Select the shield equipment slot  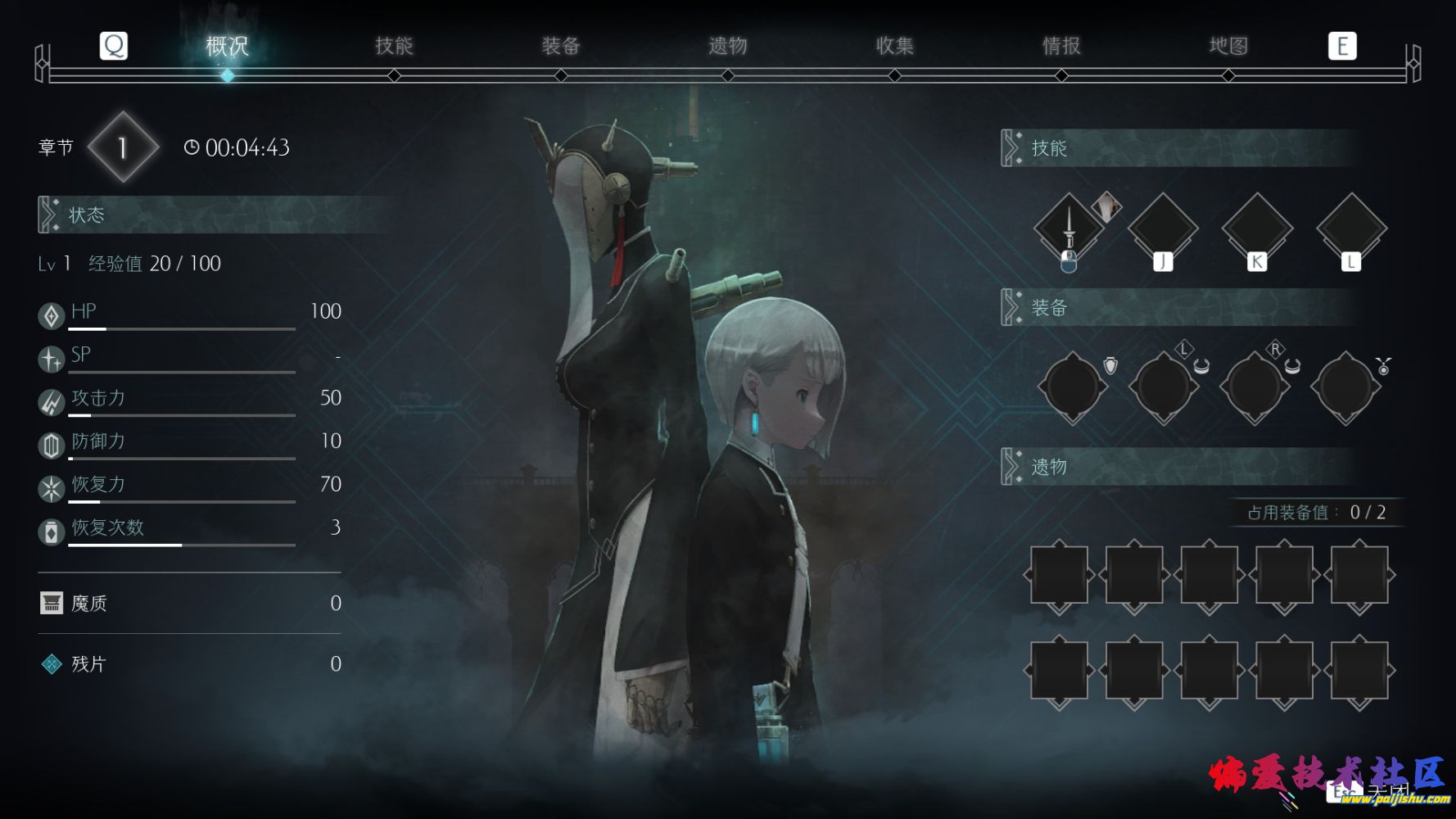[x=1073, y=387]
